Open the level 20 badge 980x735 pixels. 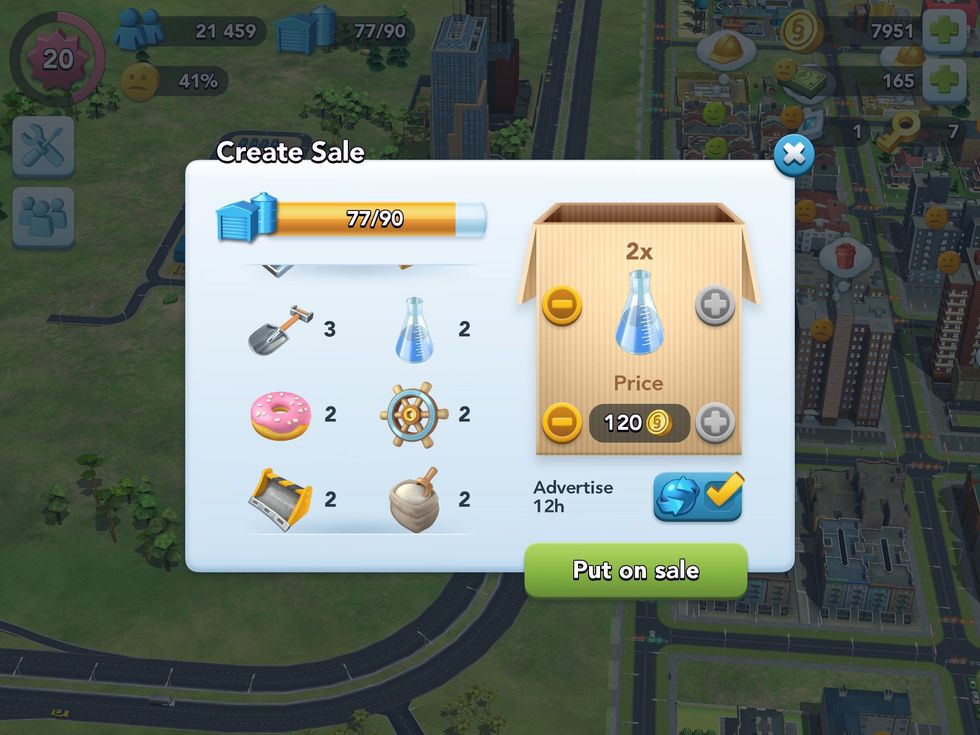57,59
